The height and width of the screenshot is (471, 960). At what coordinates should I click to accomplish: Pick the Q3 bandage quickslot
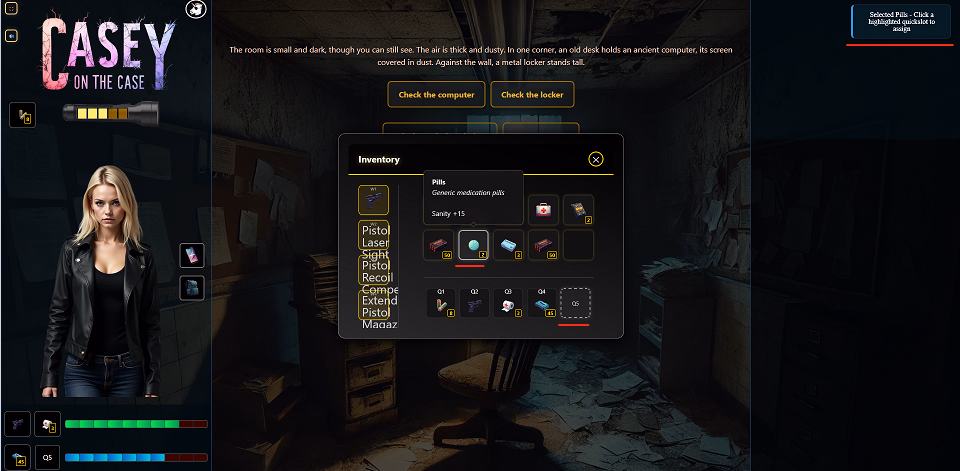[509, 303]
